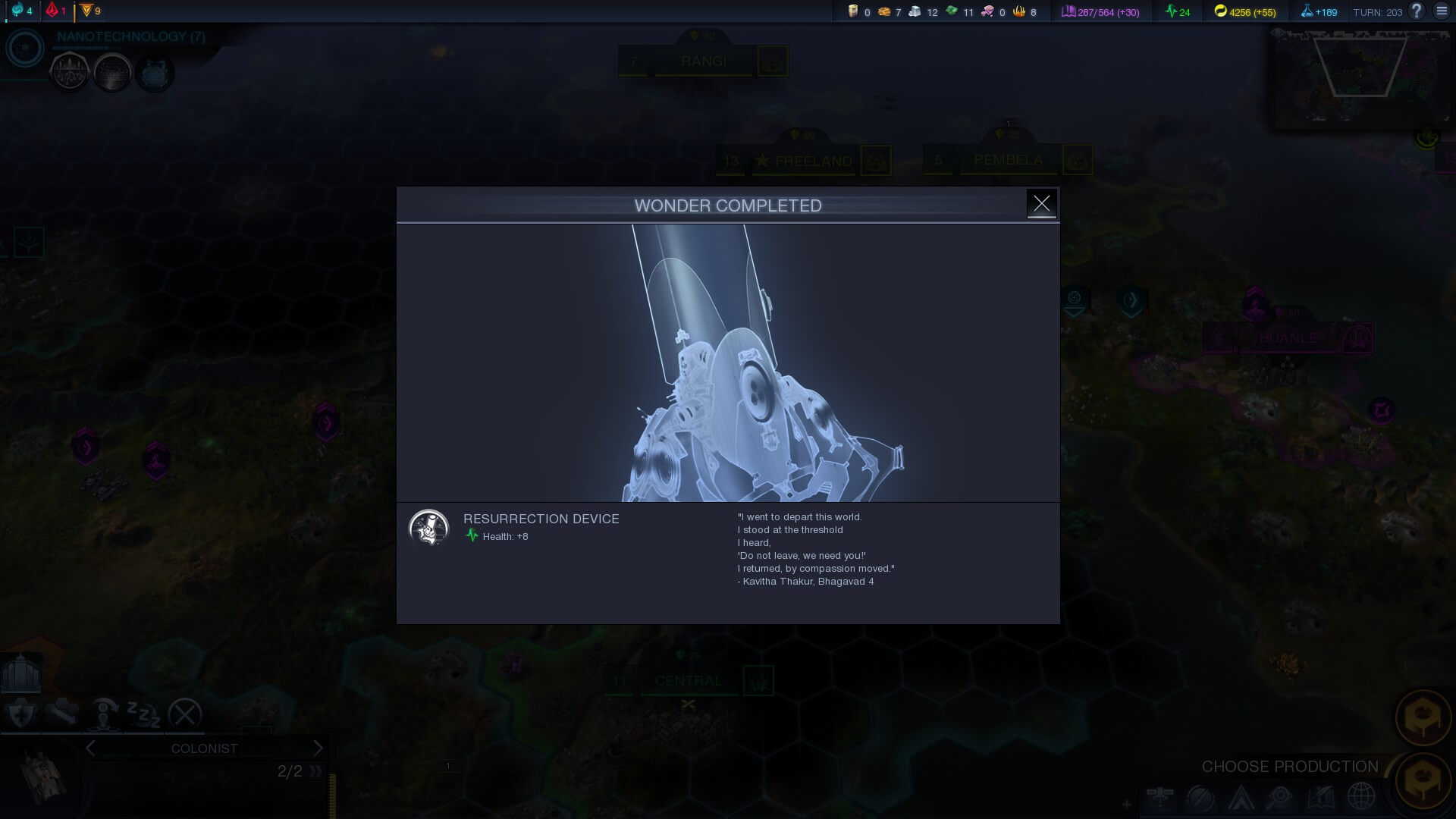Image resolution: width=1456 pixels, height=819 pixels.
Task: Open the help question mark menu
Action: pos(1416,11)
